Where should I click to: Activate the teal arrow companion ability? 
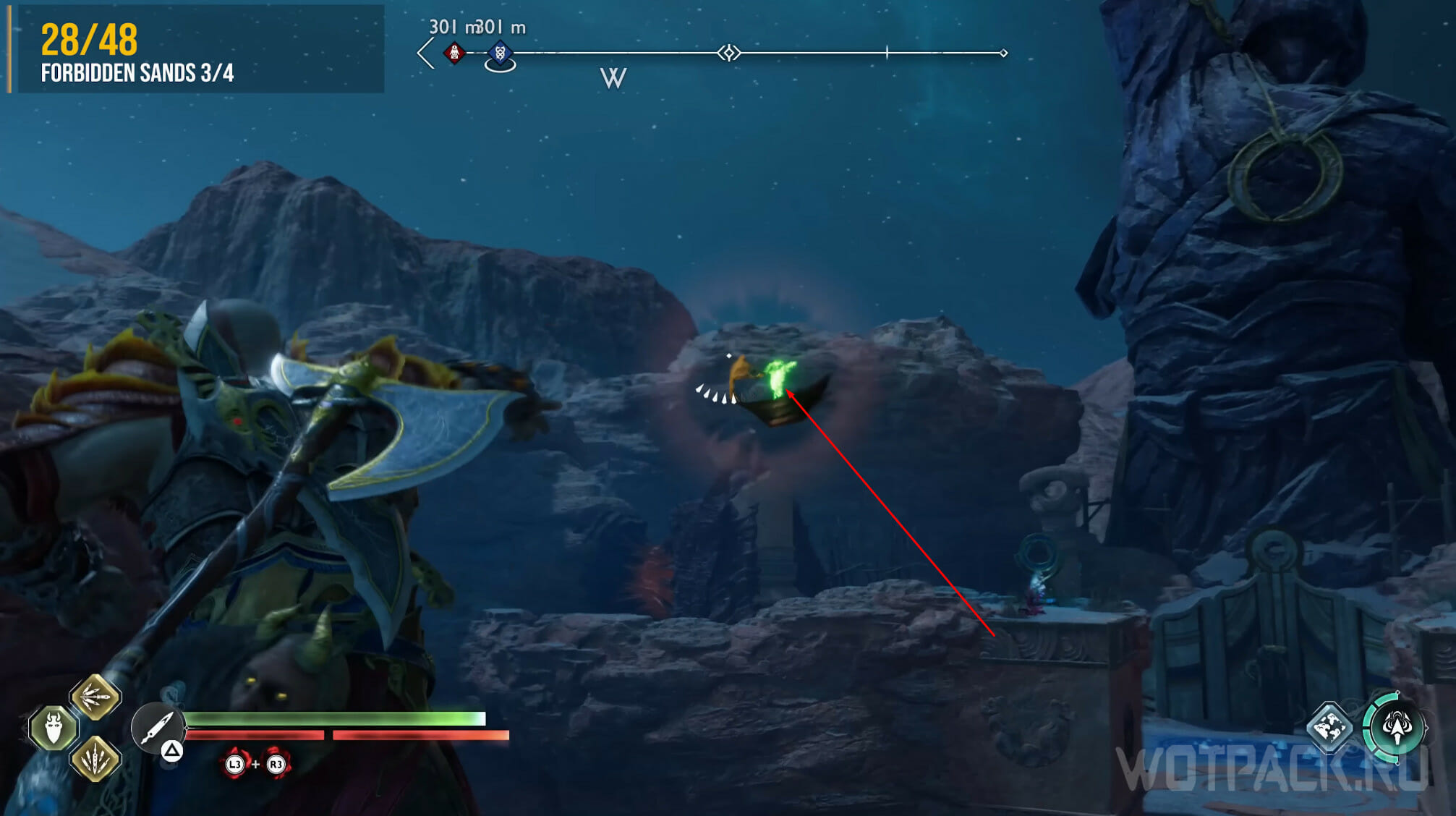coord(1396,726)
